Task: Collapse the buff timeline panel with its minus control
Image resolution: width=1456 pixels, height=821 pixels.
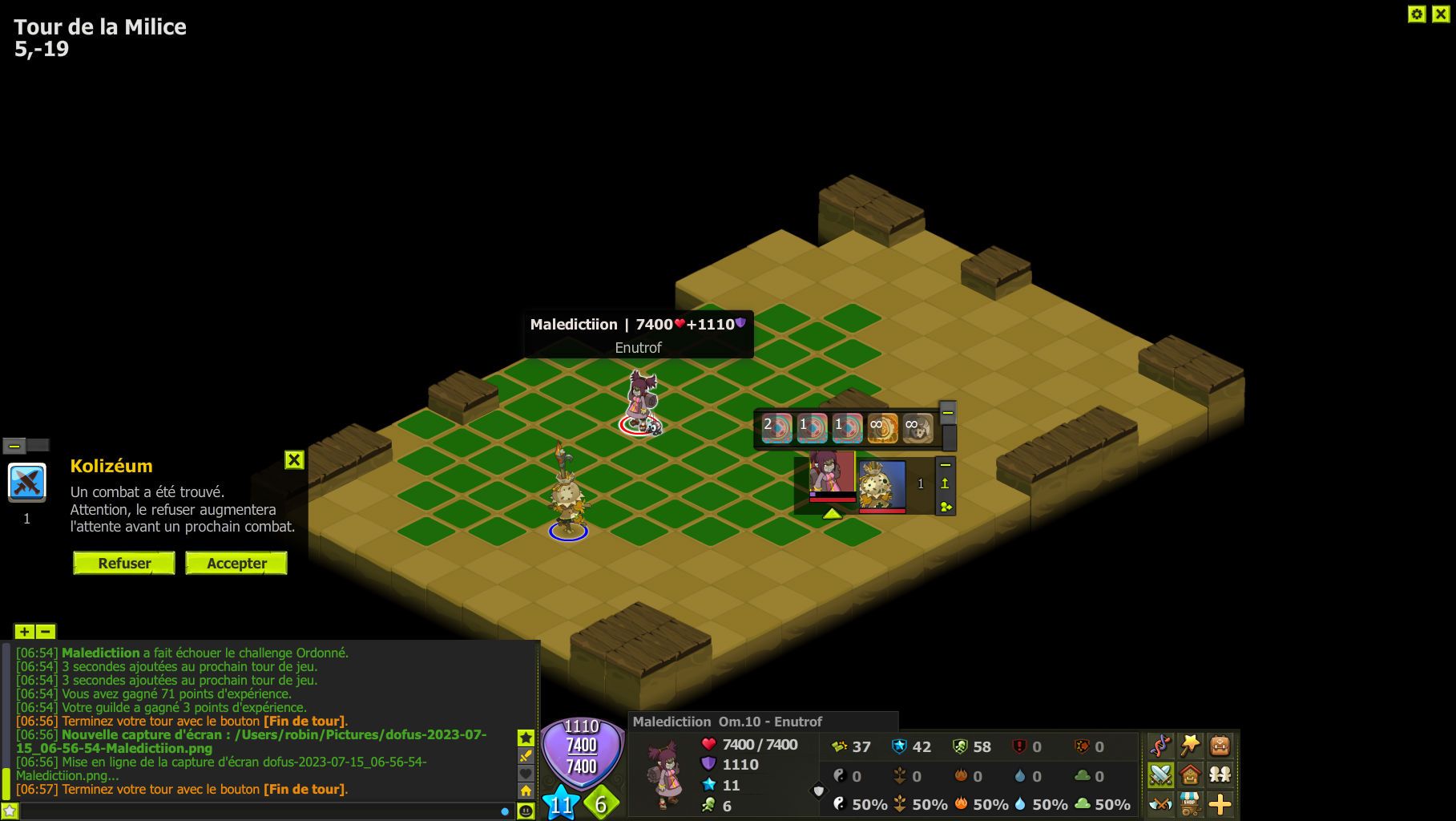Action: click(947, 413)
